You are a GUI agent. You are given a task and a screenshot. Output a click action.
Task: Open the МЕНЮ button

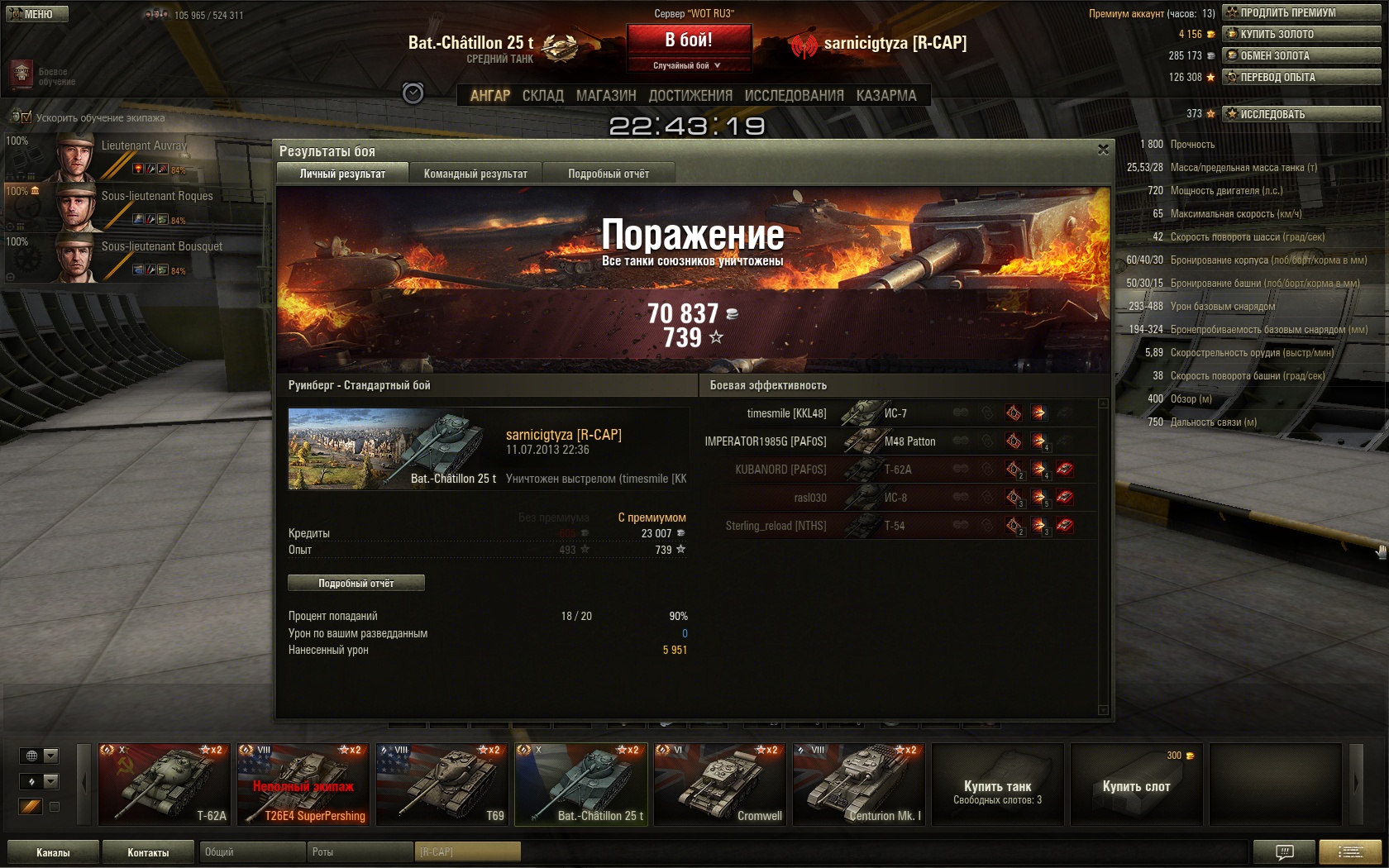37,14
